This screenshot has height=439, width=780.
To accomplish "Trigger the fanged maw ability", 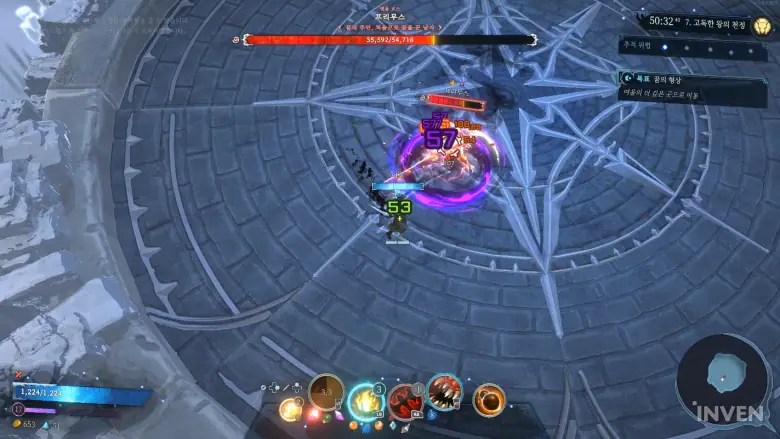I will click(x=444, y=391).
